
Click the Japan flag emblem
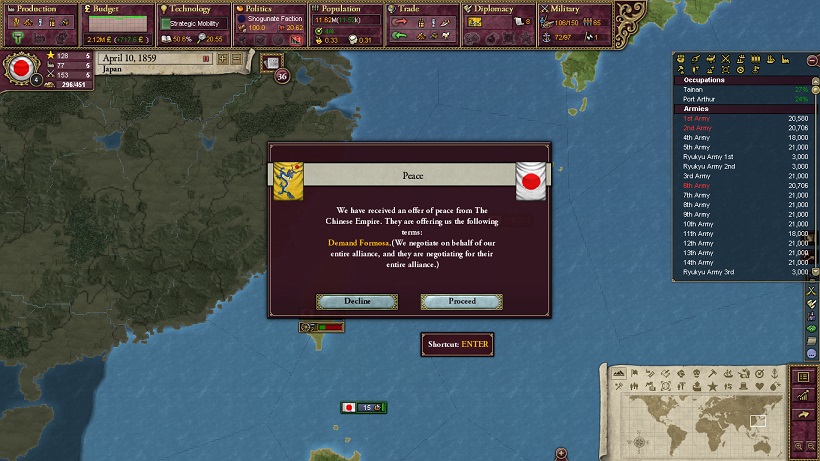pos(18,69)
